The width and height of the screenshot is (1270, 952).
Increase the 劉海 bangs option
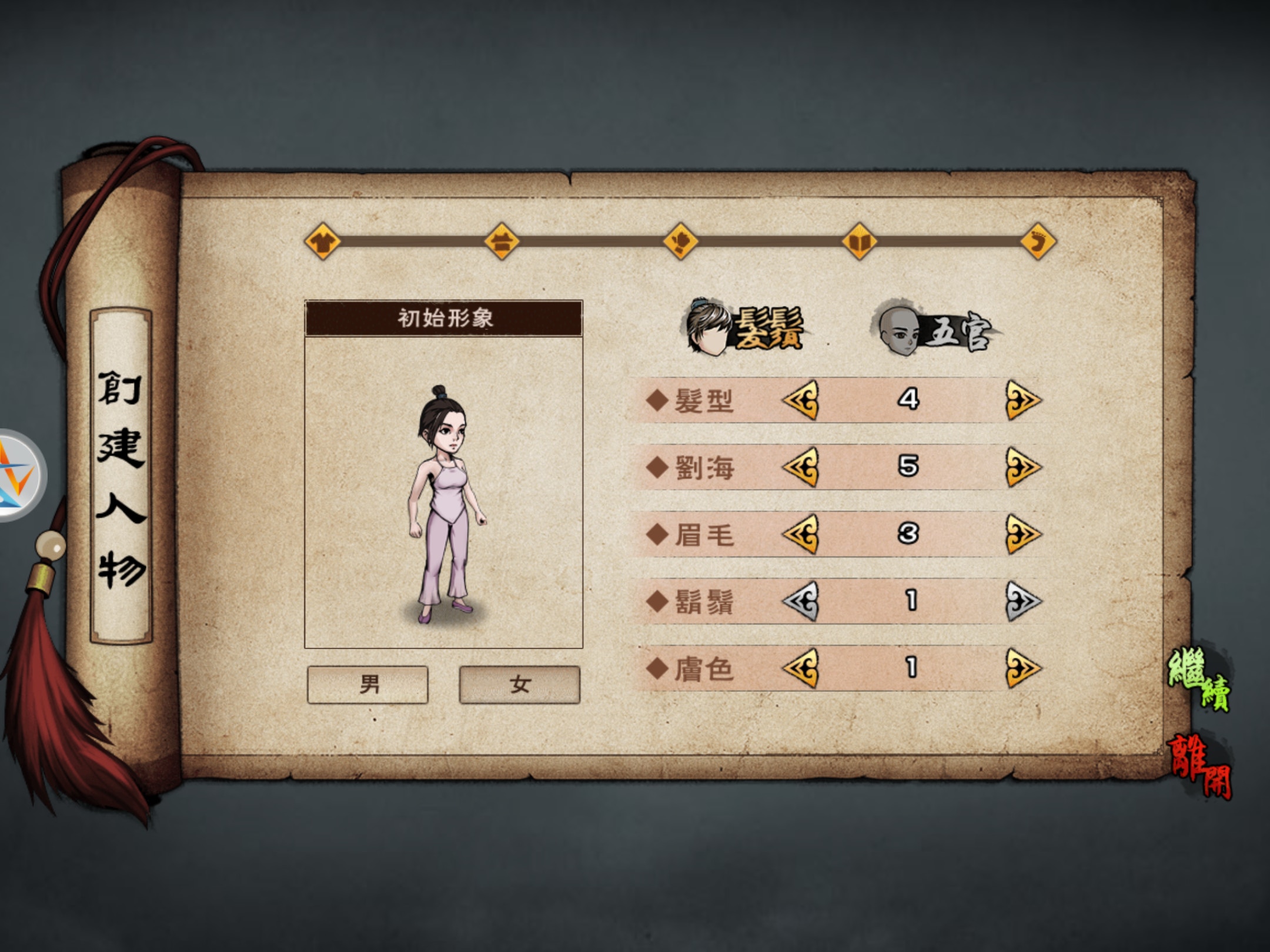click(1022, 467)
